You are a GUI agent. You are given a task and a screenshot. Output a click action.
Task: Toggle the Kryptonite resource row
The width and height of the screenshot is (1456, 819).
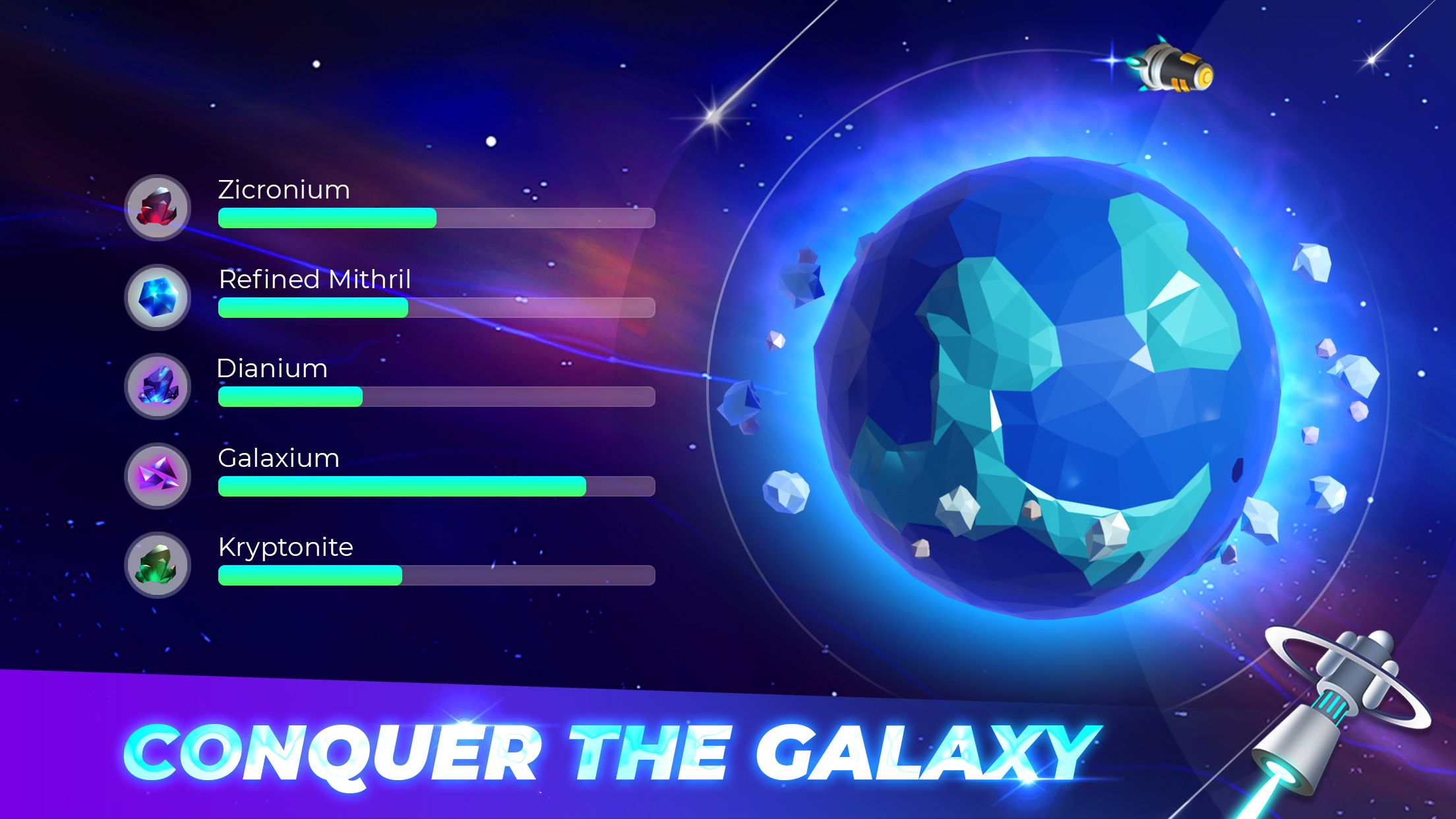point(435,575)
